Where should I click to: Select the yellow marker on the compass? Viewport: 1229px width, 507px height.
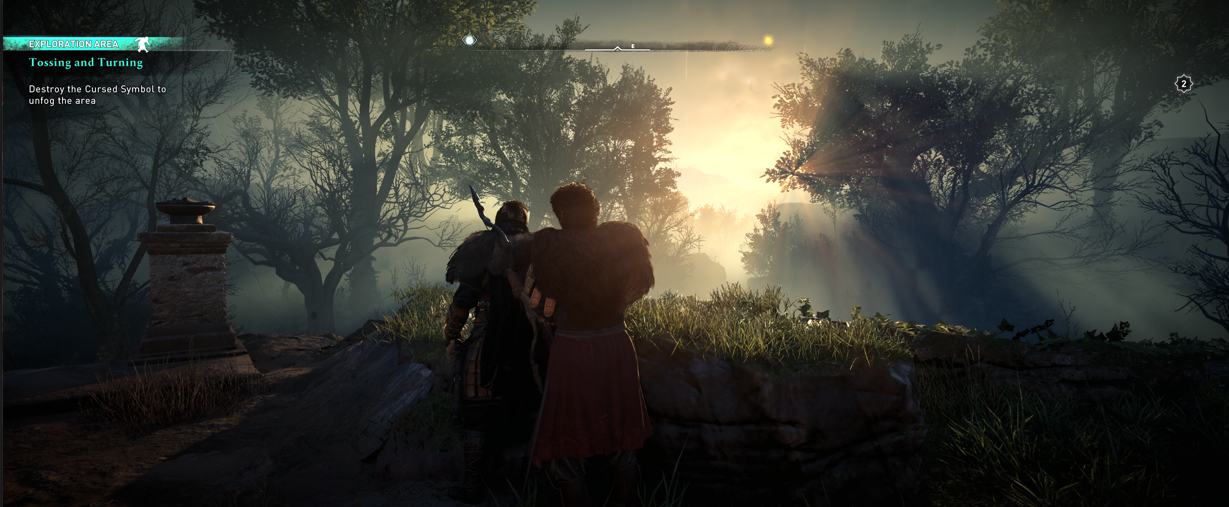768,41
